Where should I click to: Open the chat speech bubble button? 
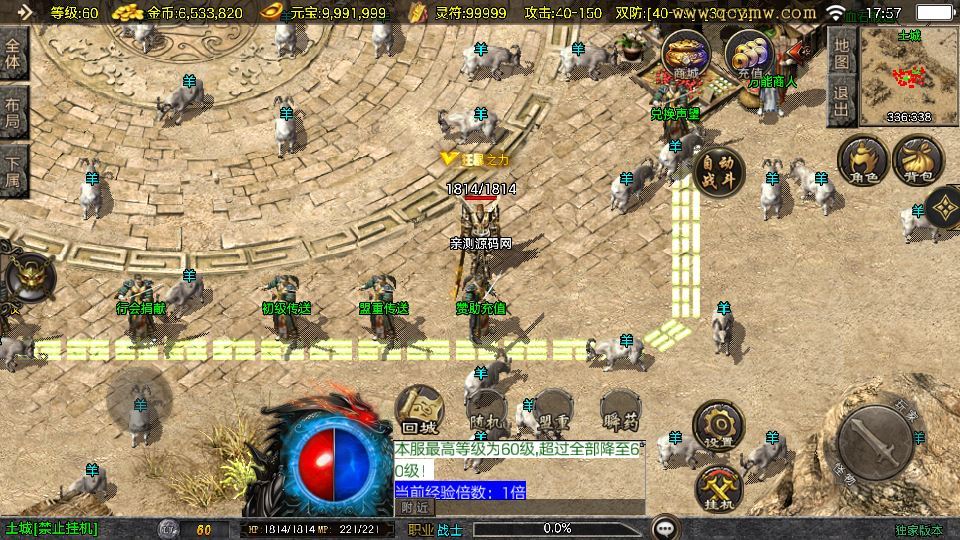[665, 527]
